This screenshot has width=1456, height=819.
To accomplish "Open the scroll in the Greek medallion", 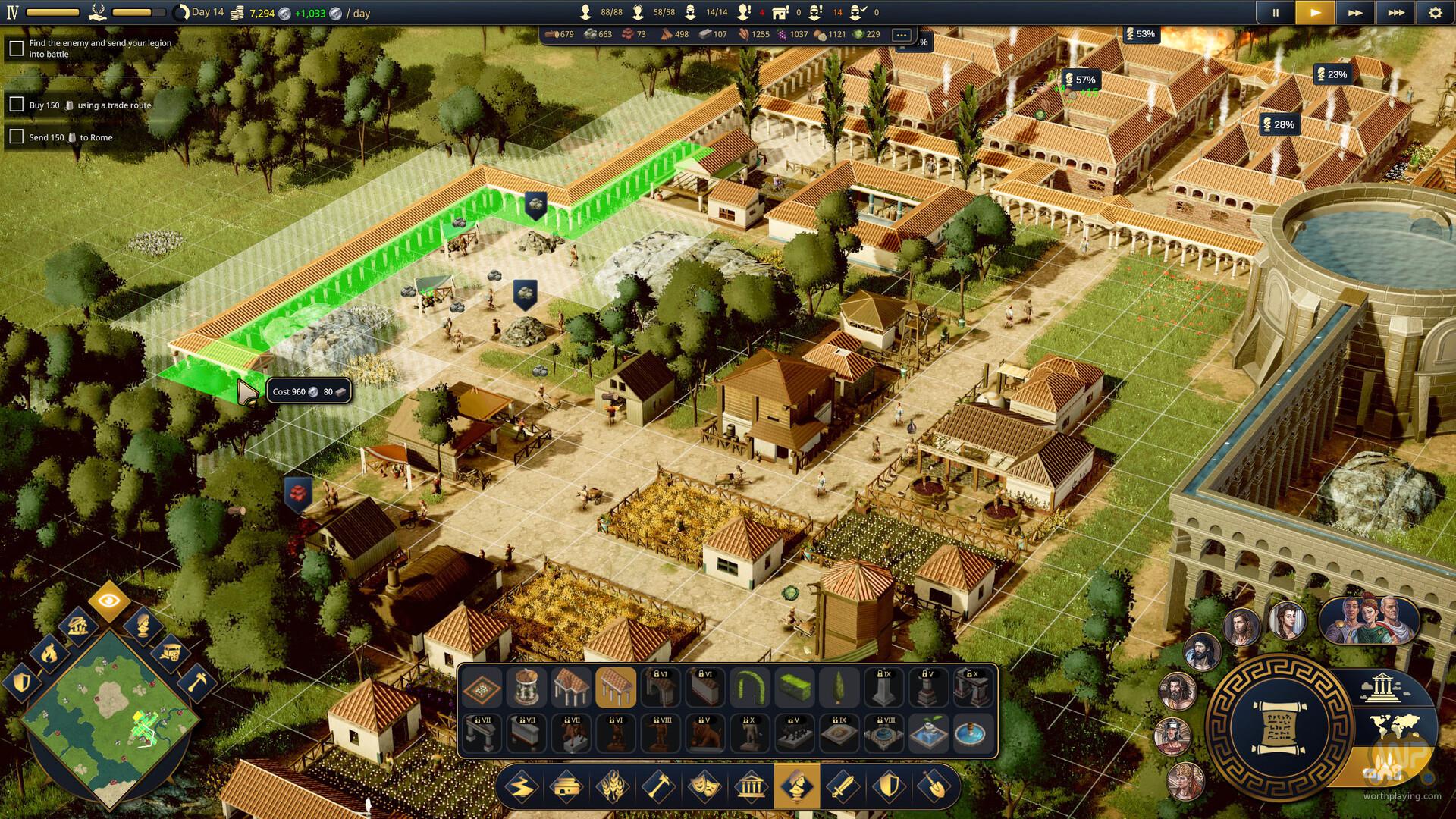I will coord(1279,727).
